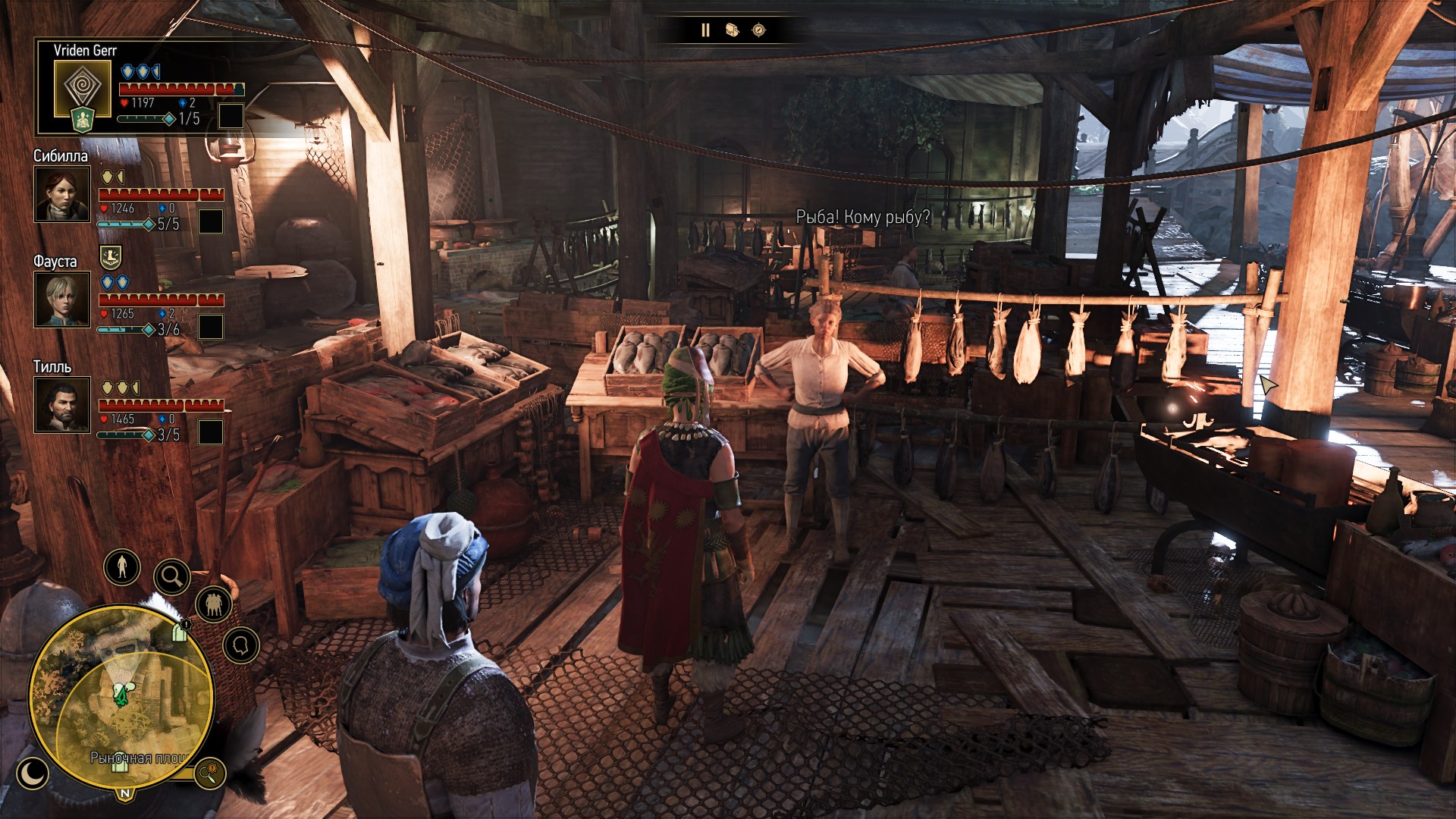1456x819 pixels.
Task: Click Vriden Gerr's green status badge
Action: 82,120
